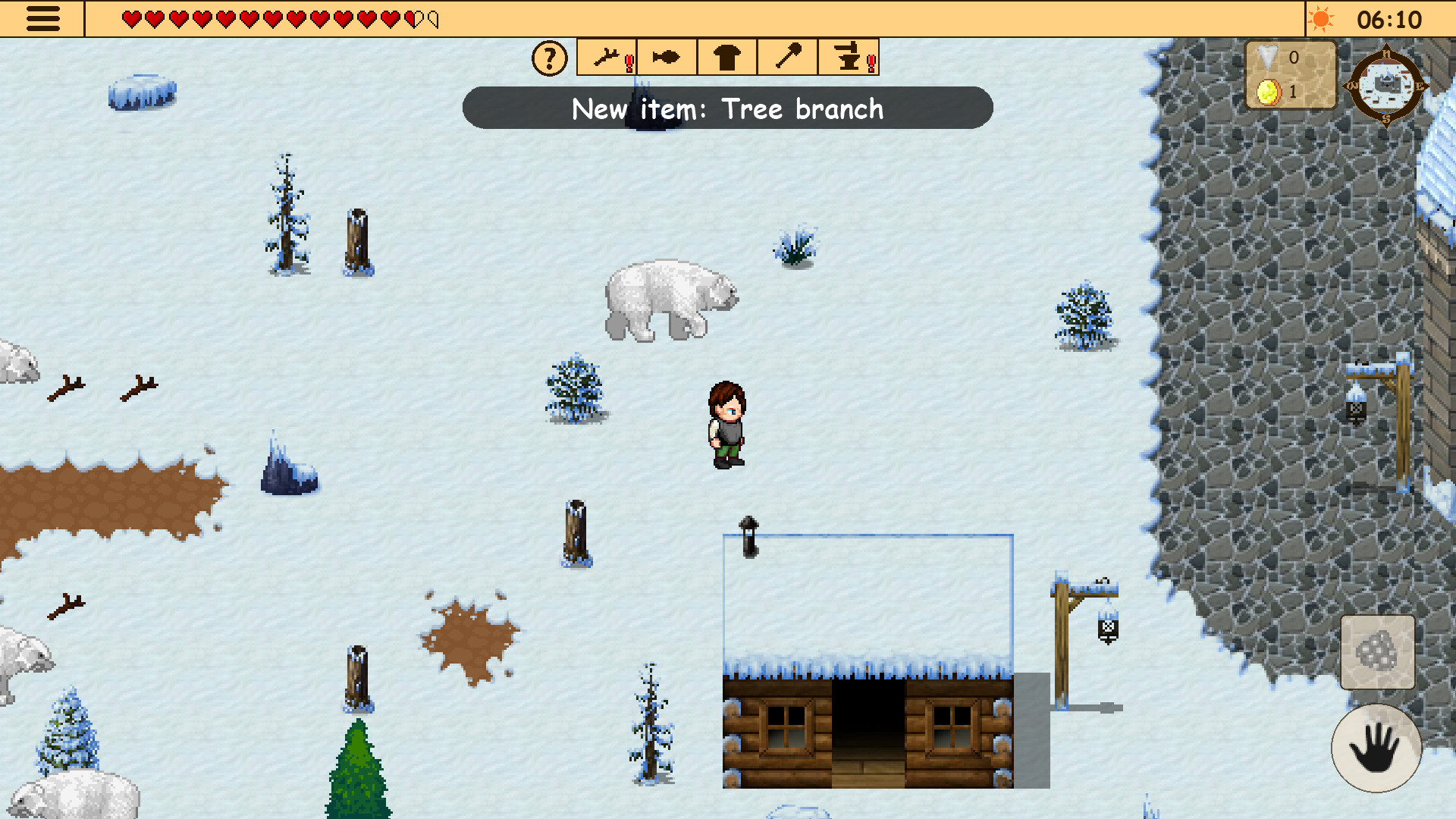Open the clothing slot with shirt icon
The height and width of the screenshot is (819, 1456).
[726, 57]
